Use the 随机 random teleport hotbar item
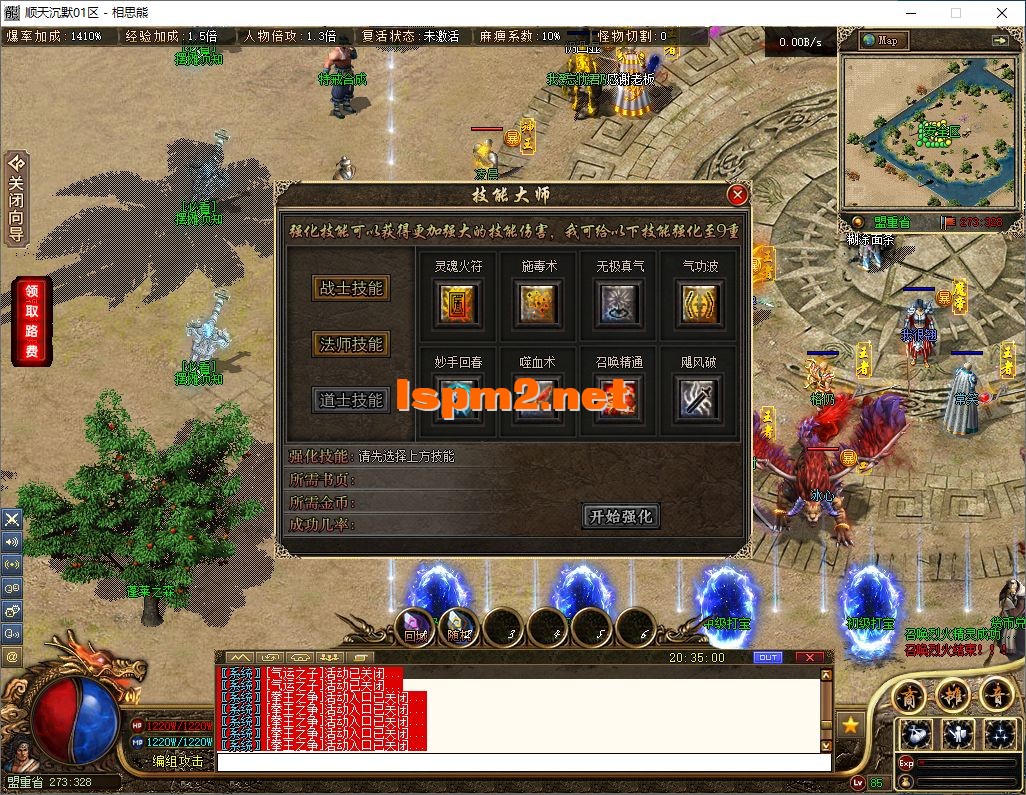 459,626
